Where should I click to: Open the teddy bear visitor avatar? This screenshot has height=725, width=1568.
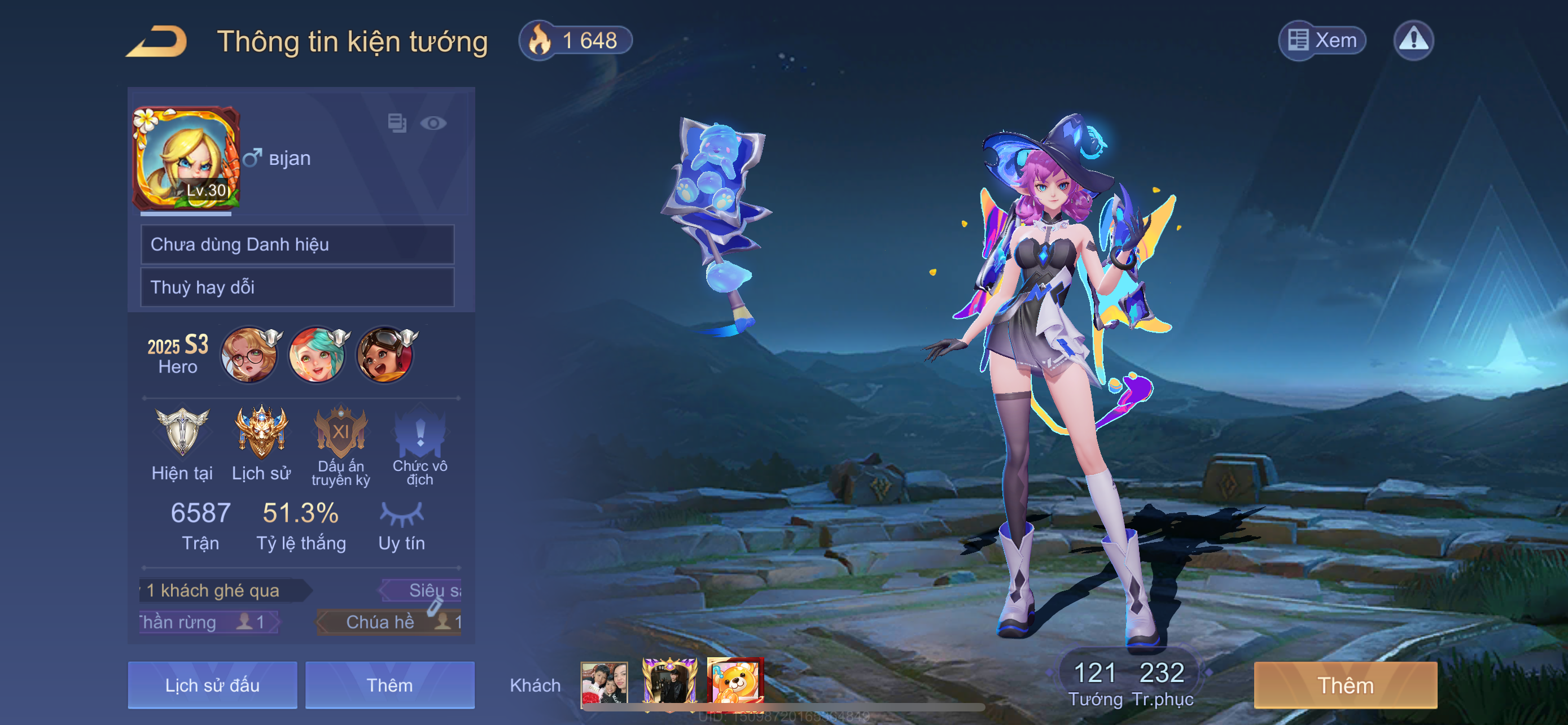click(x=735, y=684)
